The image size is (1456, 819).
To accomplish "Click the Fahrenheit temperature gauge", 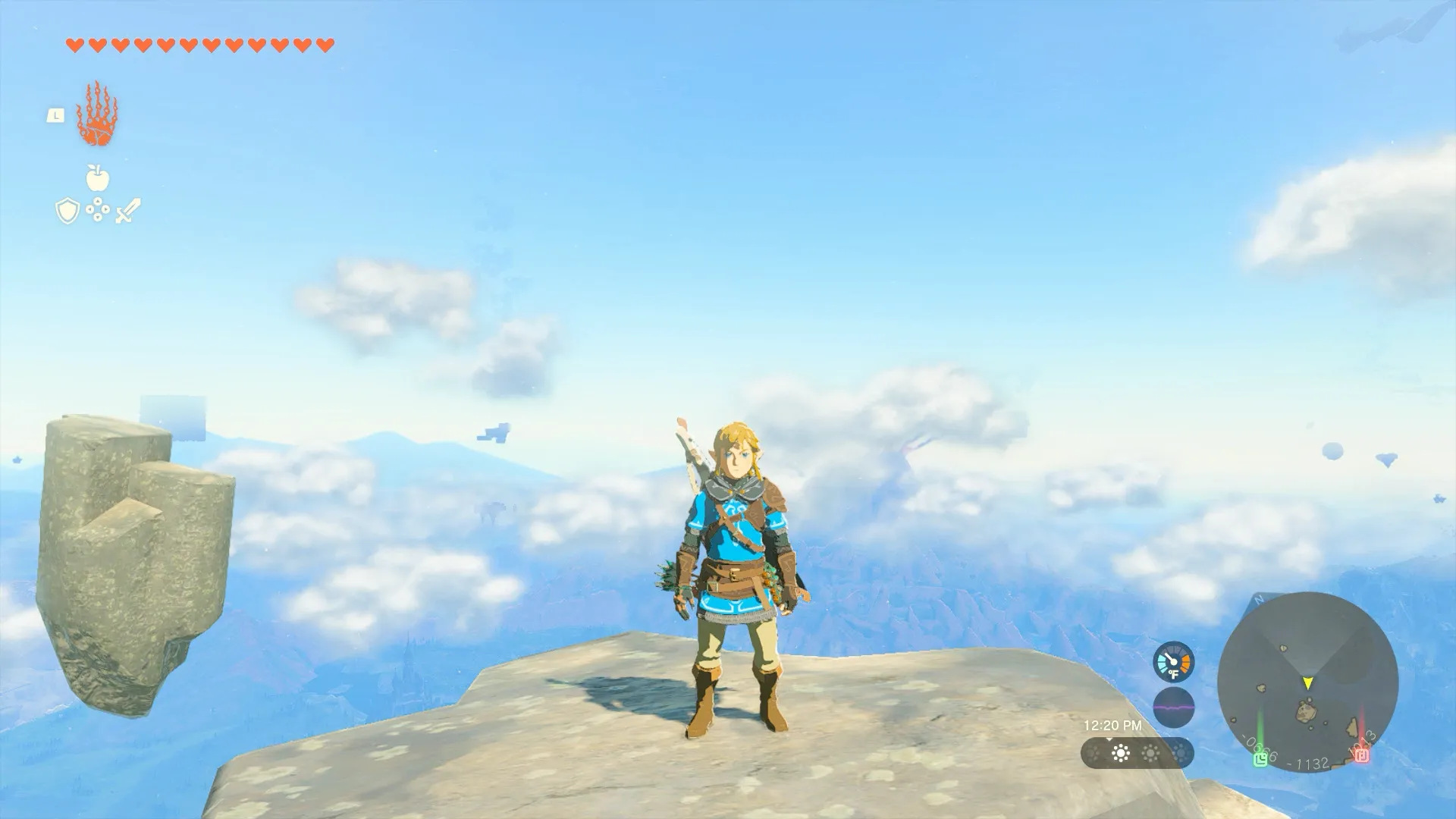I will pyautogui.click(x=1174, y=662).
